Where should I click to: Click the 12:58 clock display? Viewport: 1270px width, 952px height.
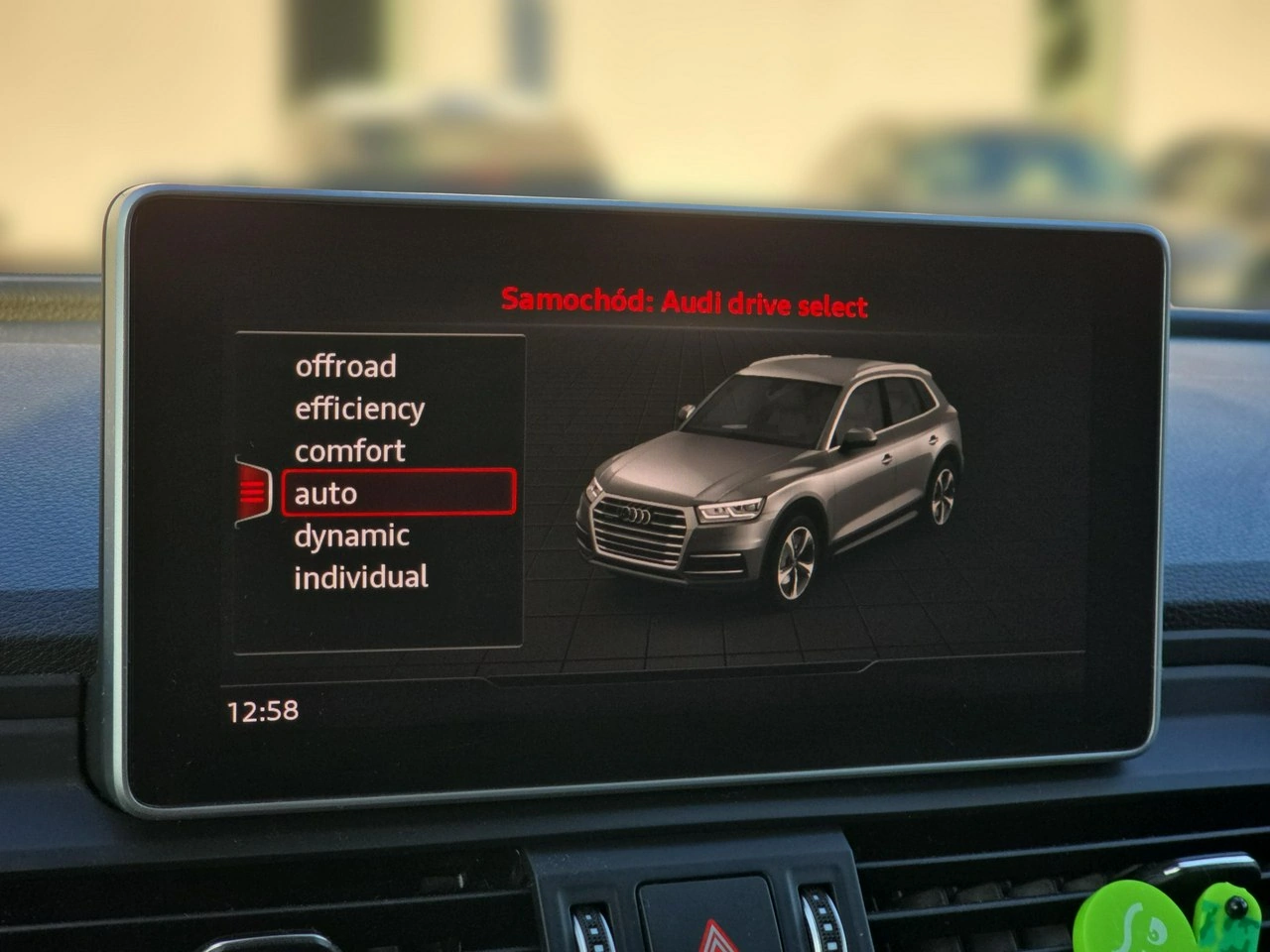(262, 709)
